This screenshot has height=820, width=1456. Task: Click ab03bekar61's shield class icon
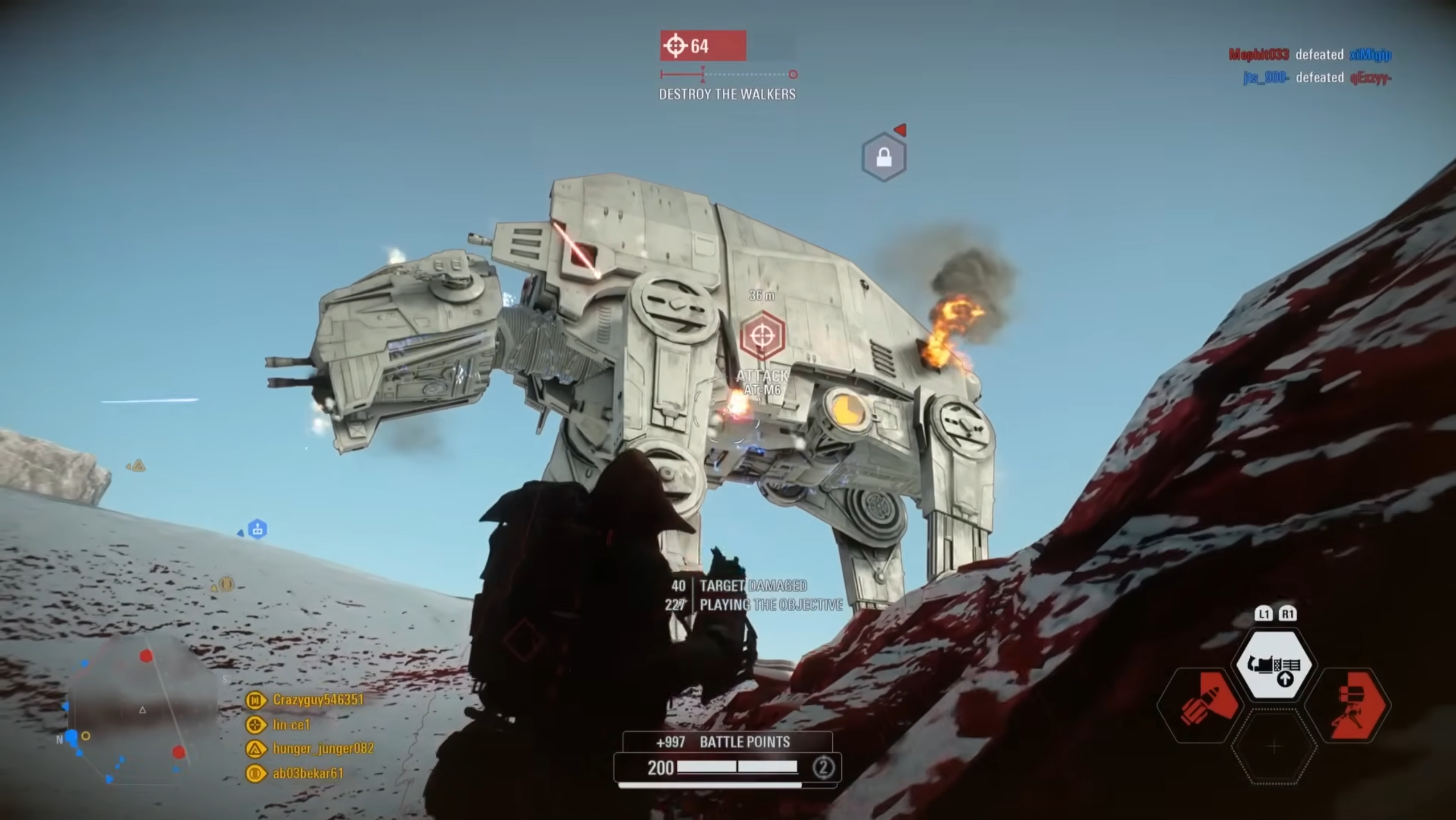coord(255,773)
